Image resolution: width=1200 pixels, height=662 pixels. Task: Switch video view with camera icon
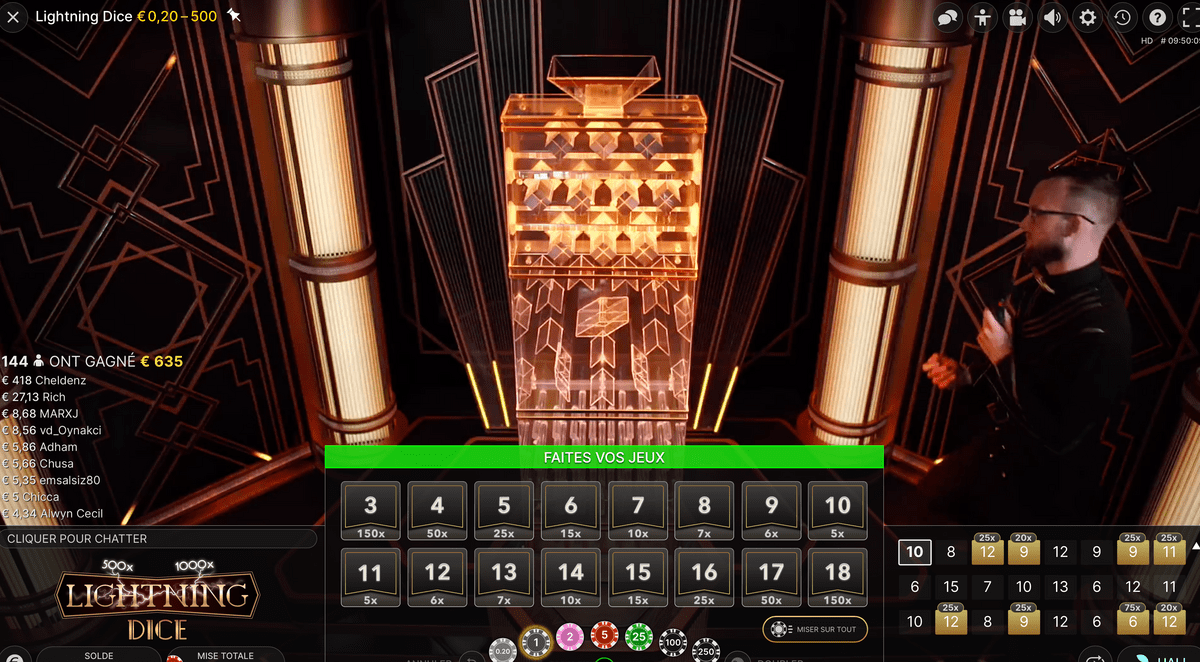[x=1017, y=17]
